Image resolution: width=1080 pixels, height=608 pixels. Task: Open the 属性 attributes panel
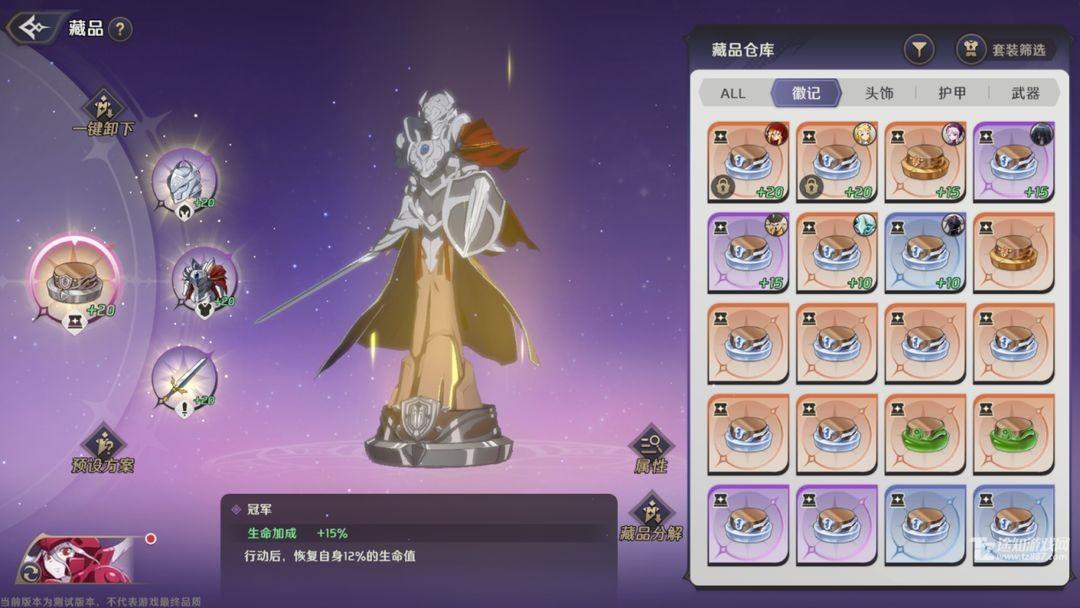click(x=650, y=449)
